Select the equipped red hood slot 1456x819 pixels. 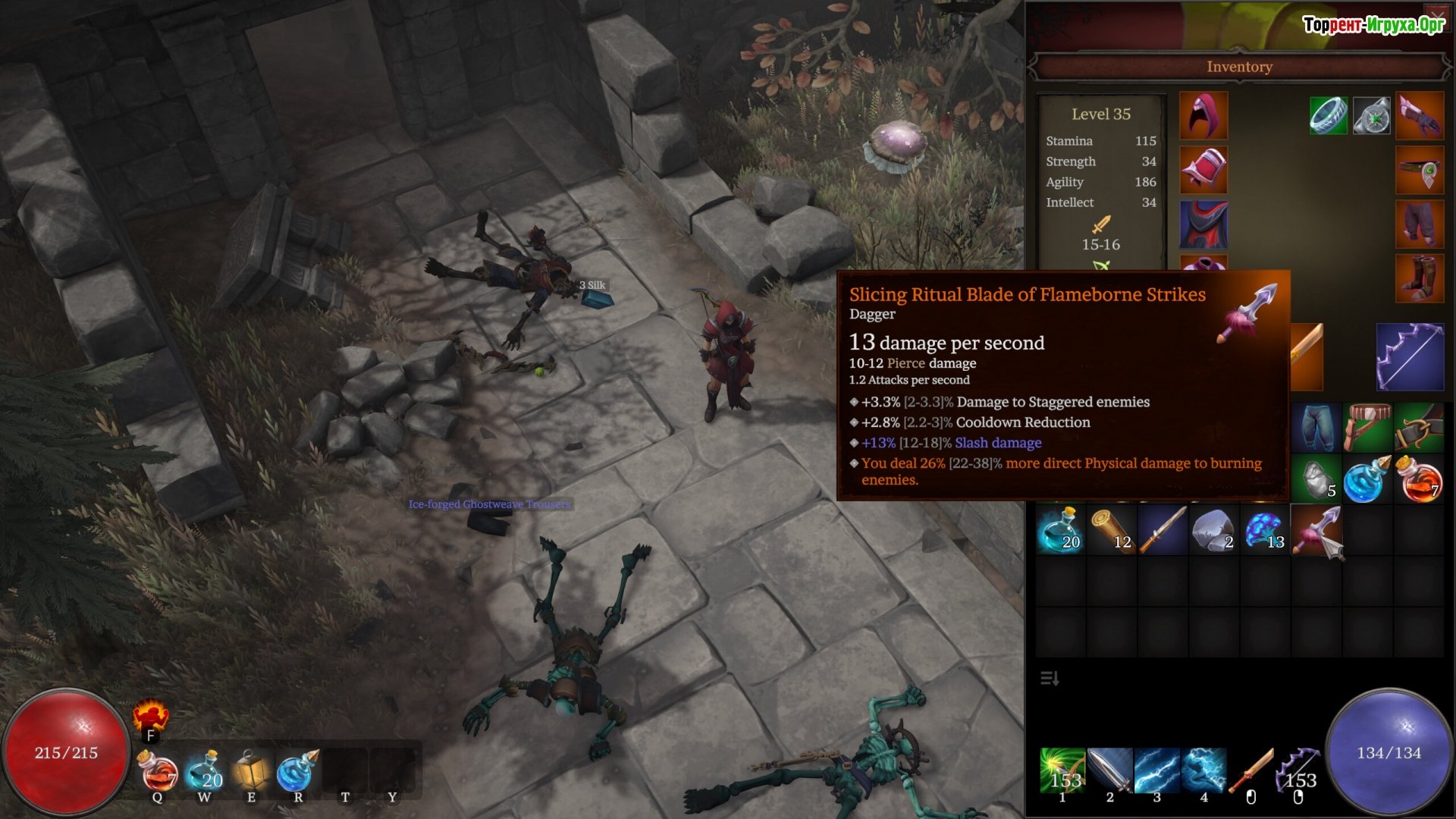(x=1203, y=115)
